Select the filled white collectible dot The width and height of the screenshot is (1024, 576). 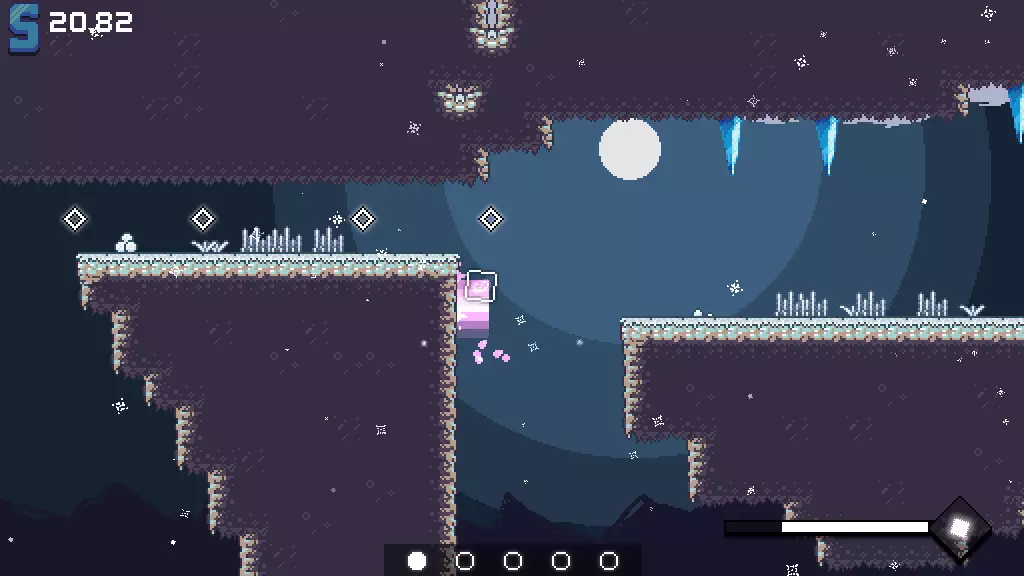(x=417, y=561)
